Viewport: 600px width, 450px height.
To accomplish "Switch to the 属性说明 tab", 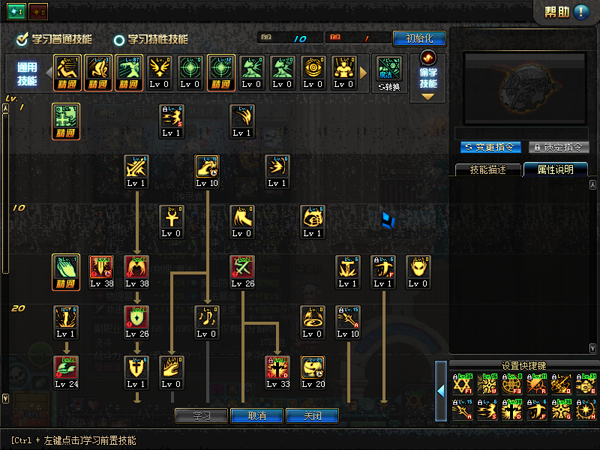I will coord(554,169).
